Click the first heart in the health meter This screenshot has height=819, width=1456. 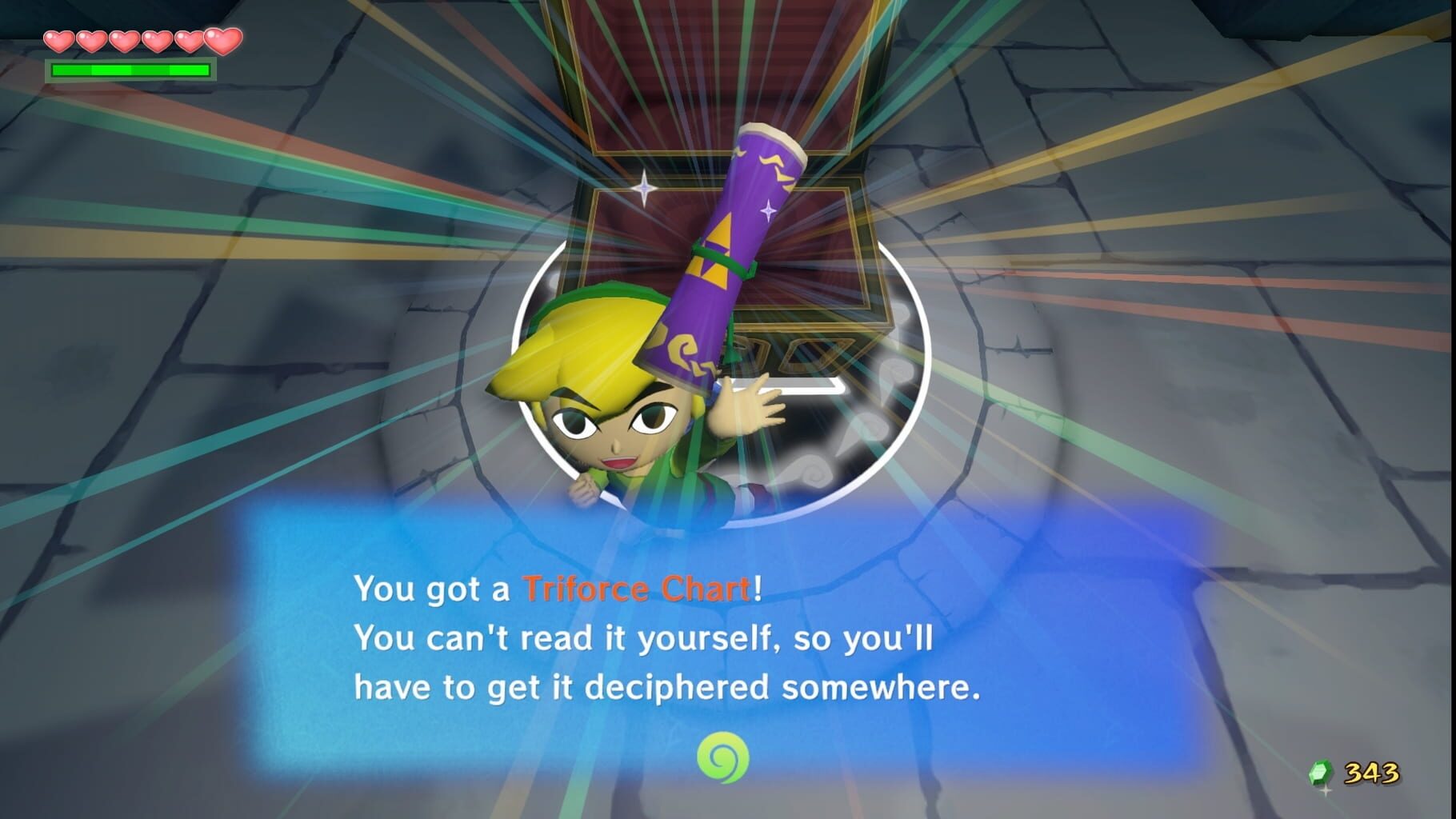pos(59,39)
